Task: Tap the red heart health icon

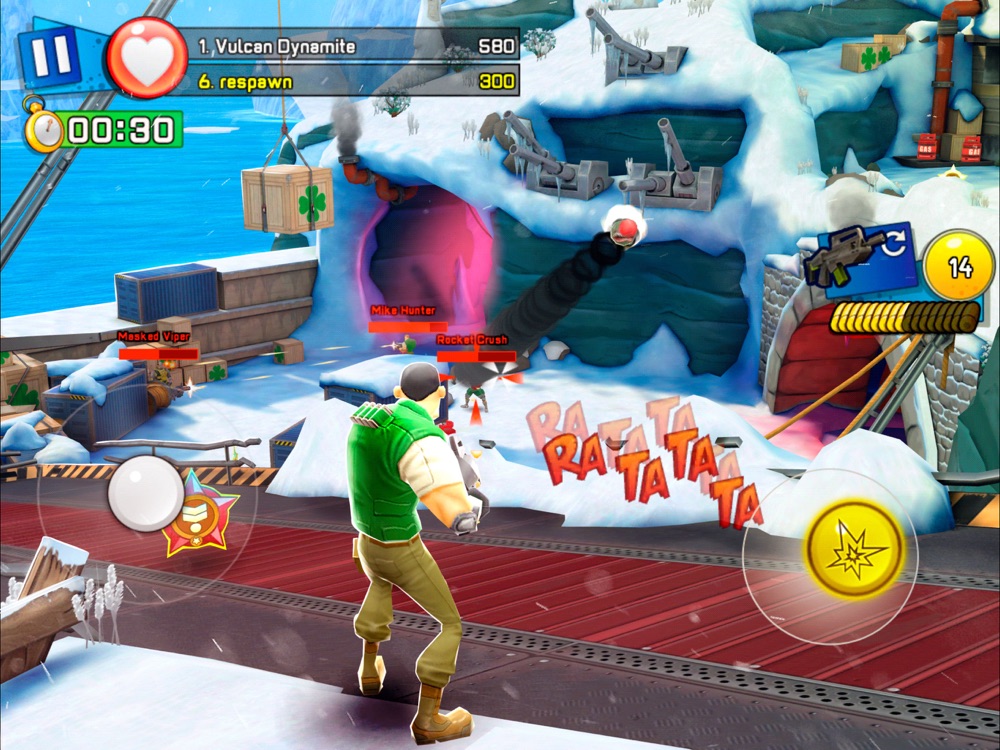Action: tap(147, 58)
